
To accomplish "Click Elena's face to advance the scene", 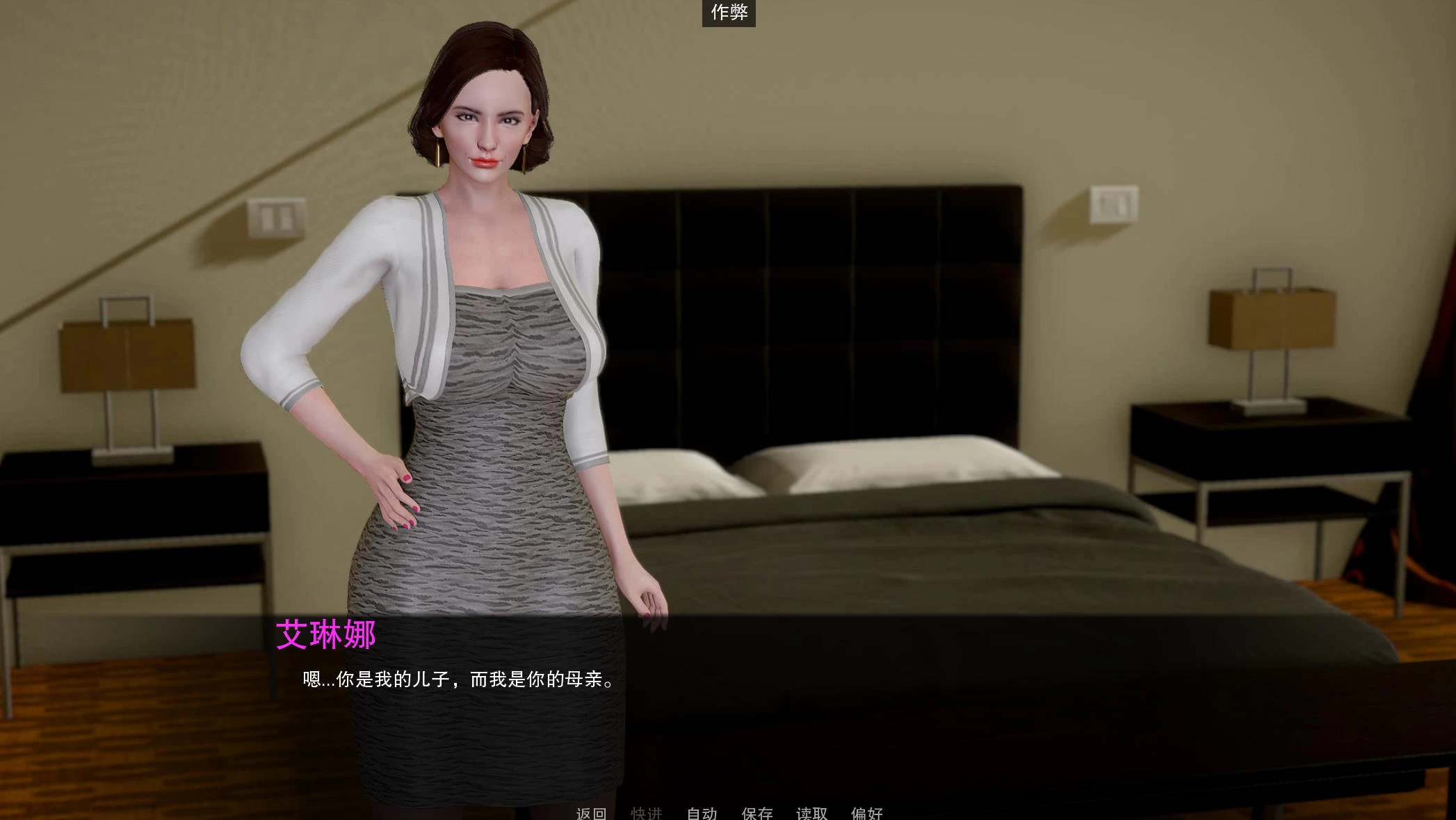I will (x=487, y=125).
